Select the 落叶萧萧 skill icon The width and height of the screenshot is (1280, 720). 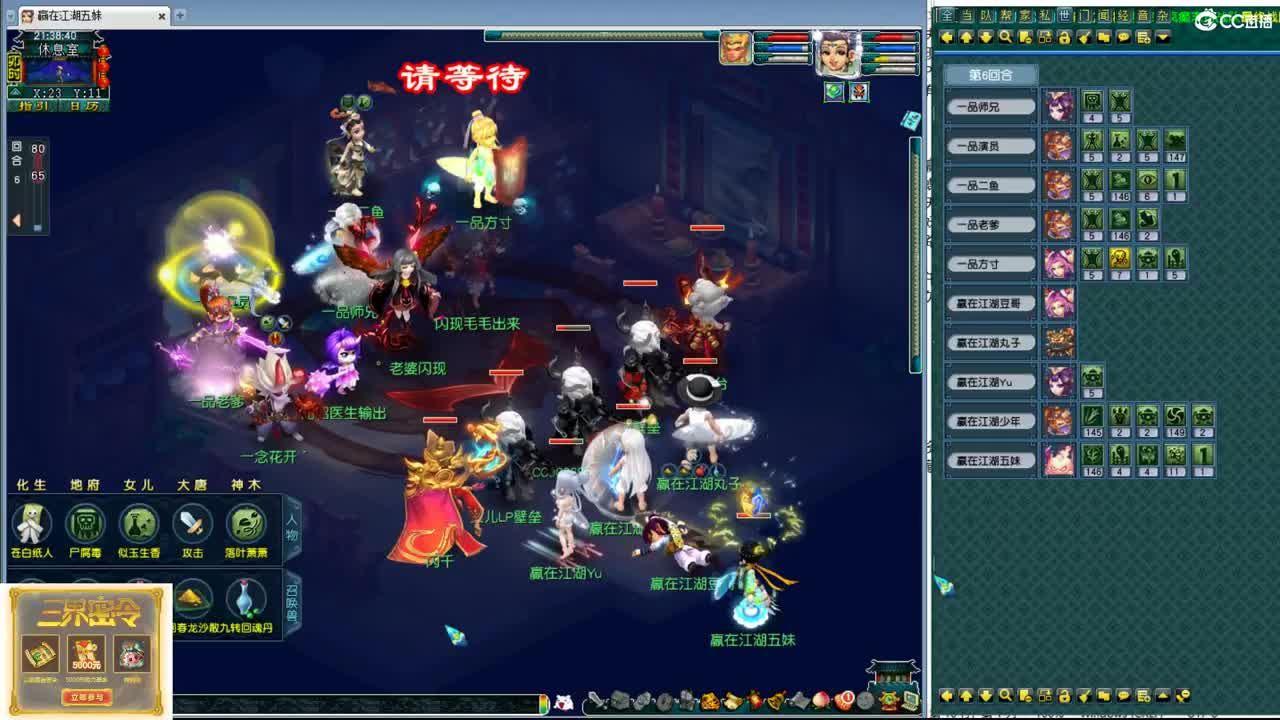244,525
